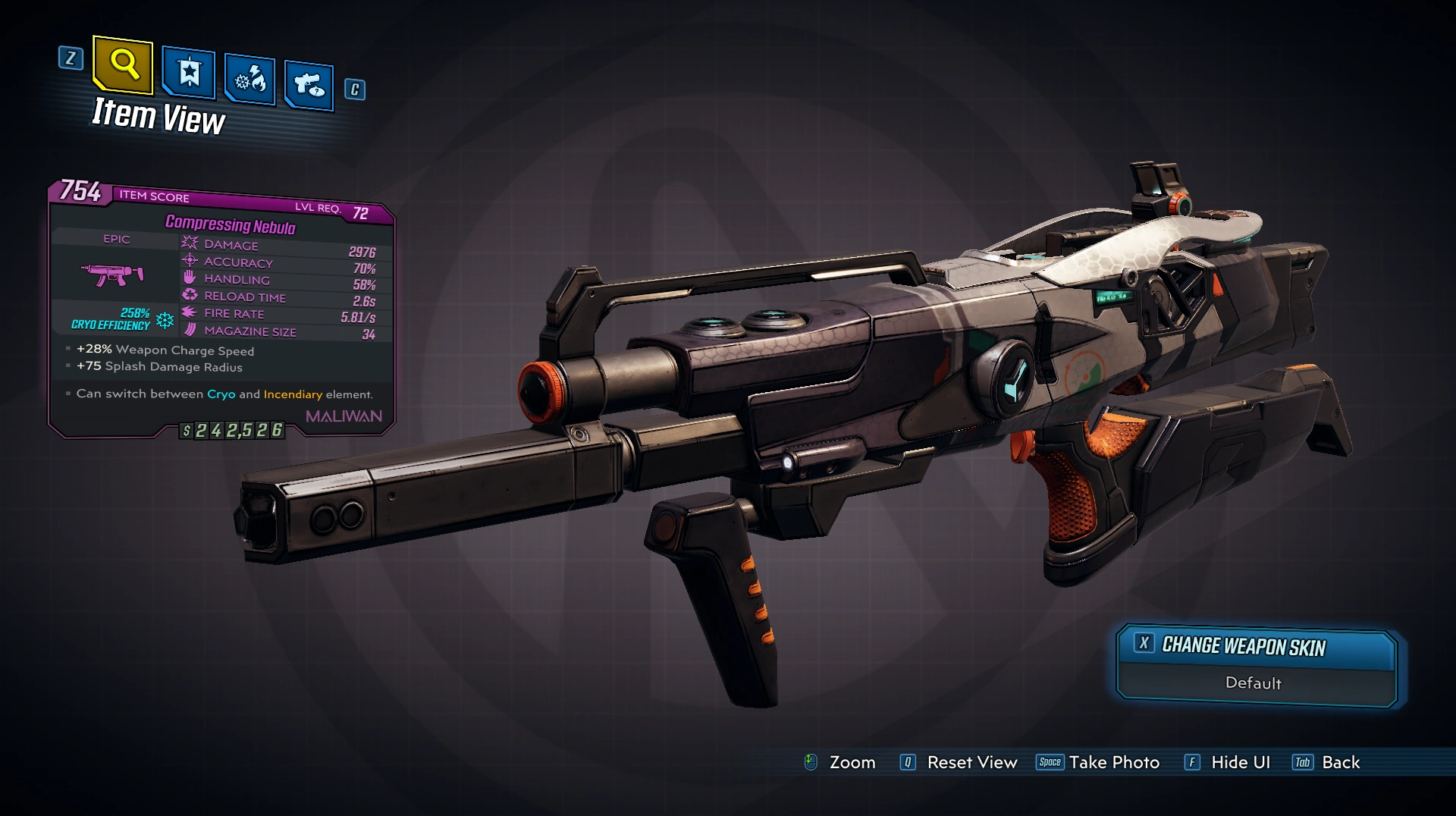Screen dimensions: 1456x816
Task: Switch to the weapon and eye tab
Action: [309, 84]
